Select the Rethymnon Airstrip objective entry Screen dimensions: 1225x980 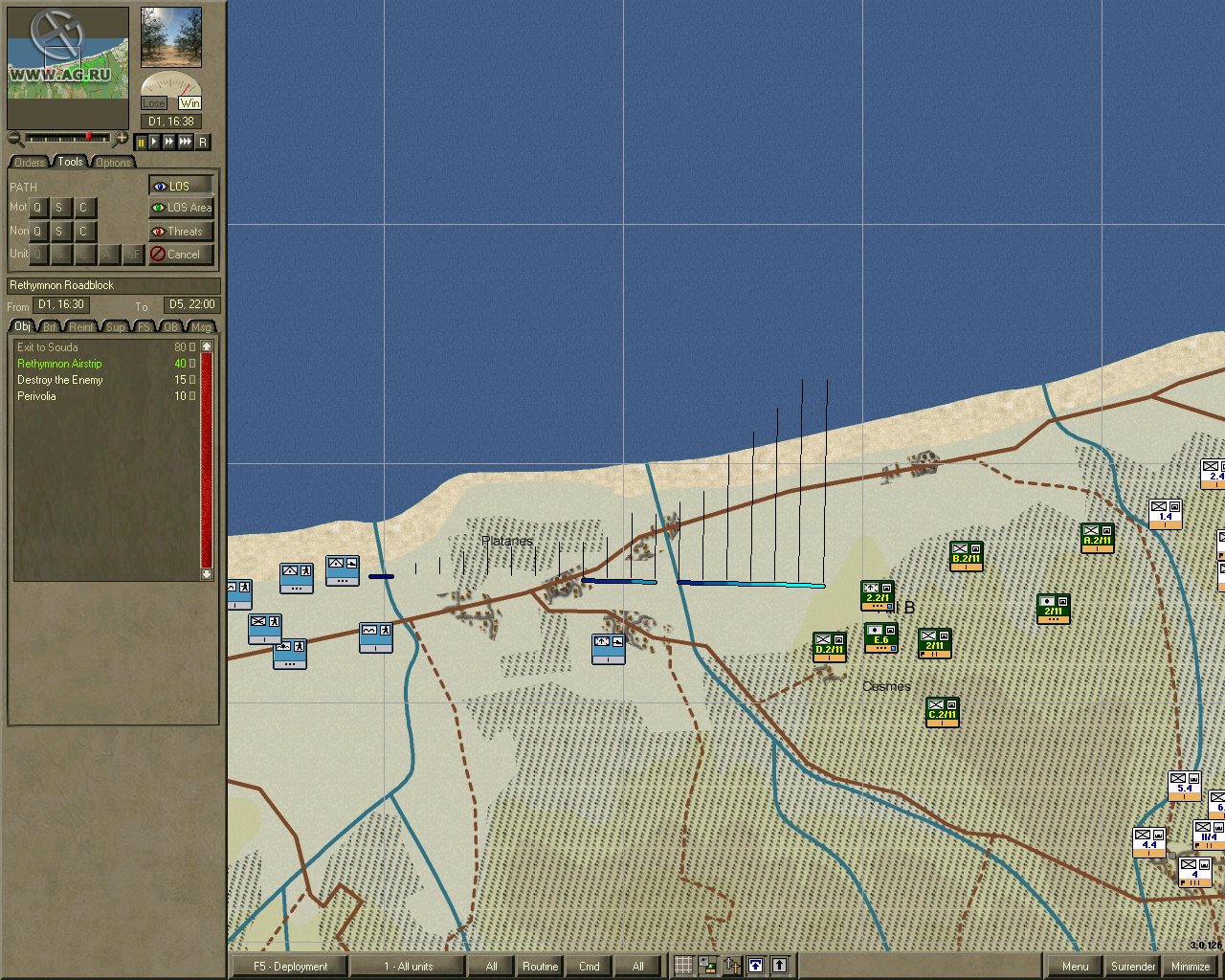(x=59, y=364)
